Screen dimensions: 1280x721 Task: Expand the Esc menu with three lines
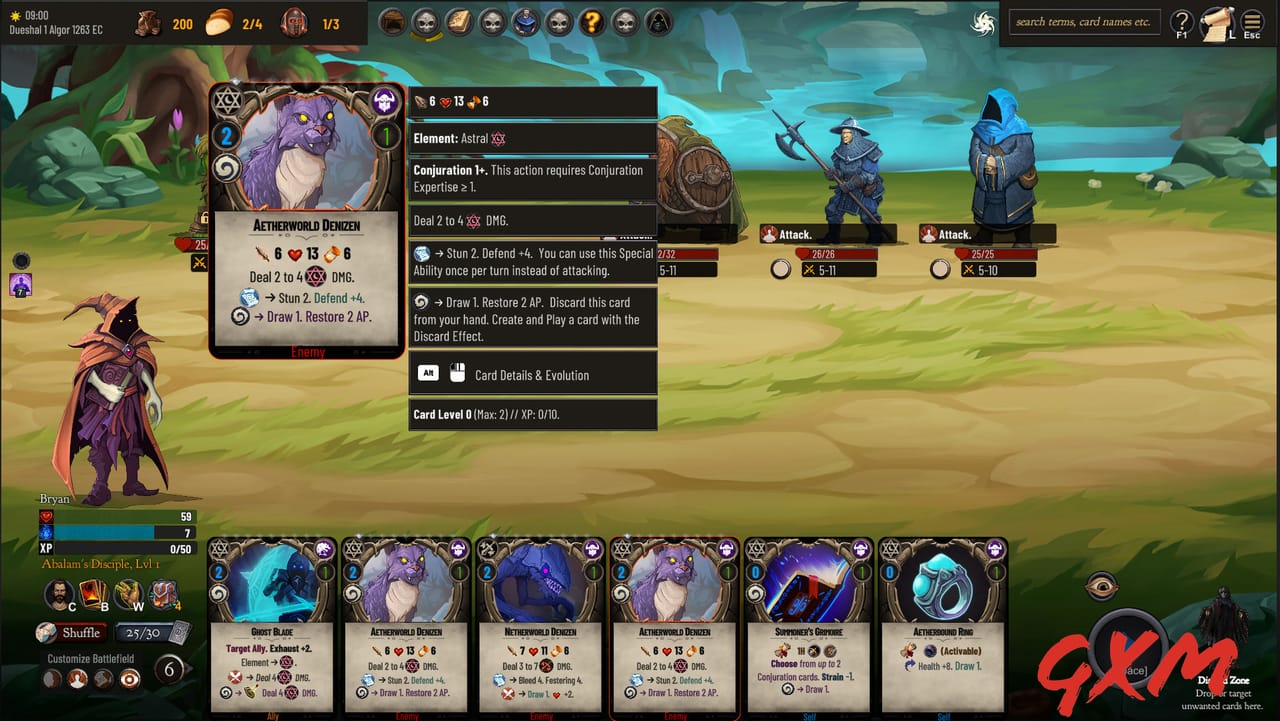1251,22
